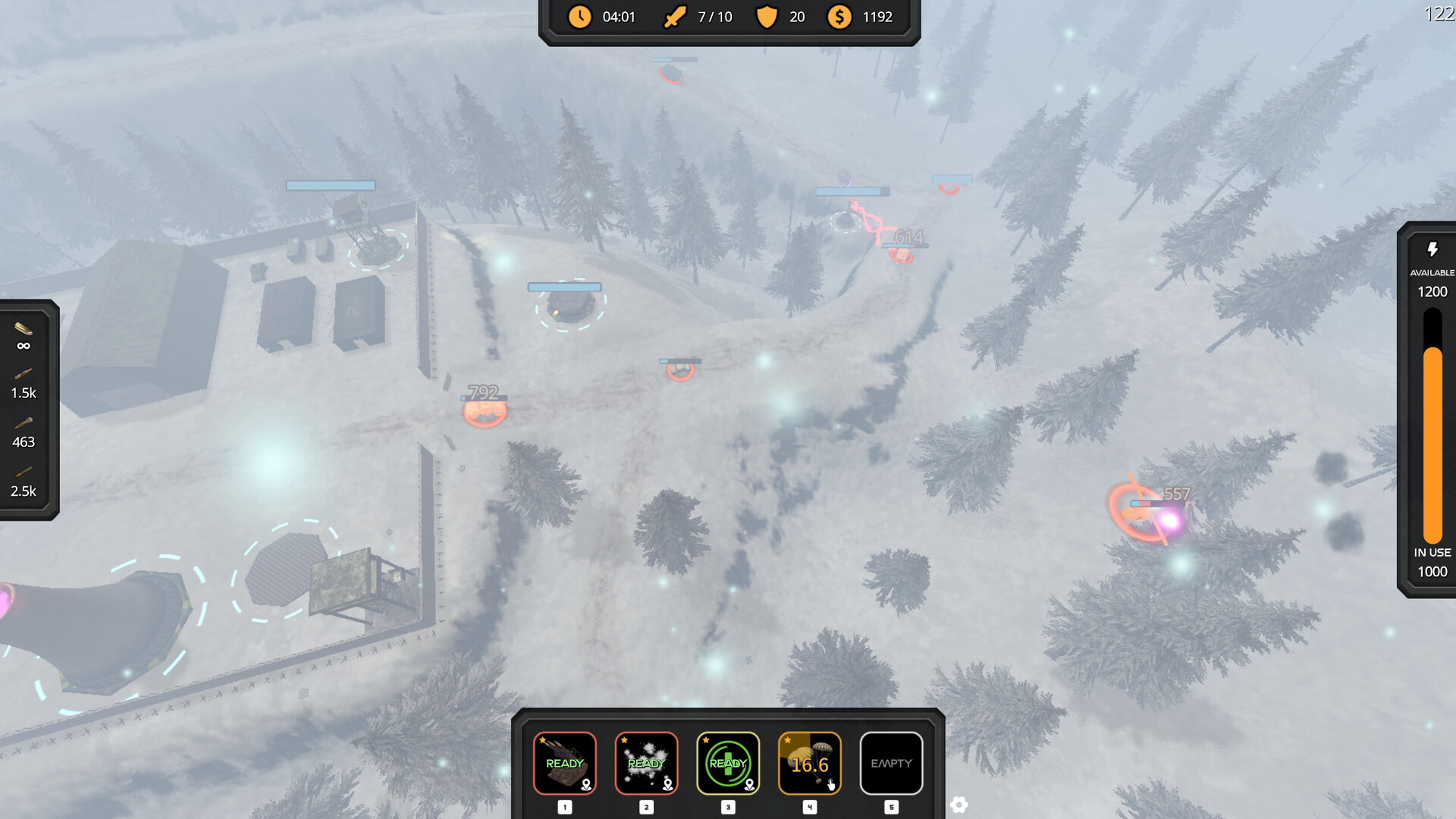Select the green repair cross ability
1456x819 pixels.
pyautogui.click(x=728, y=763)
